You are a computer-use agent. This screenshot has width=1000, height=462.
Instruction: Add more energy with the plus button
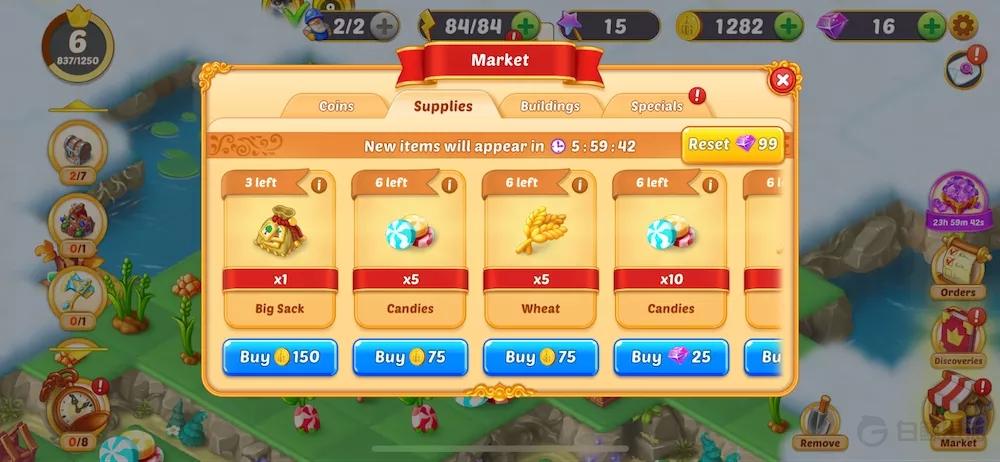click(x=525, y=26)
